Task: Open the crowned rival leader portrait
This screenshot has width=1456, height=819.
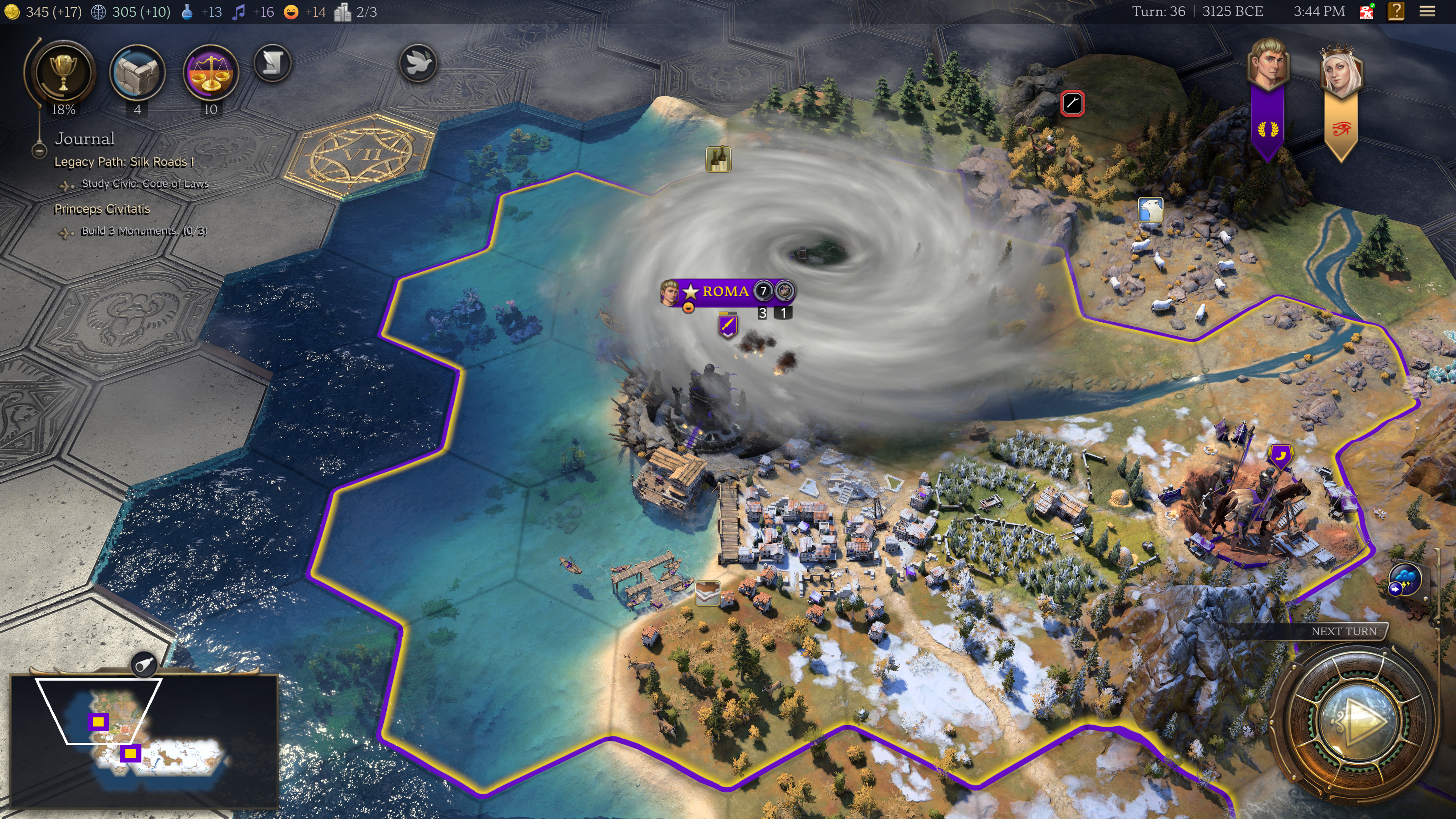Action: tap(1341, 71)
